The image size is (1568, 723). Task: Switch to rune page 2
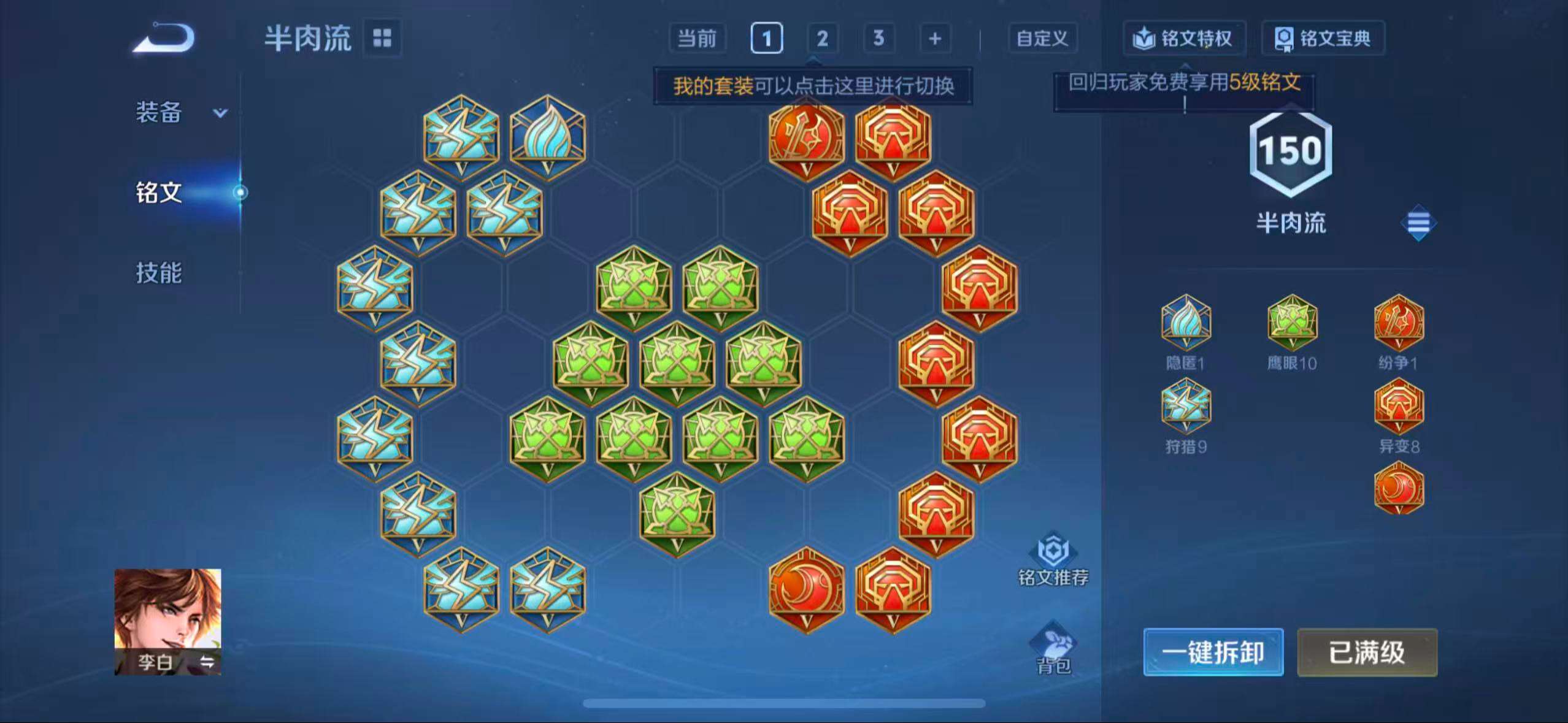822,38
